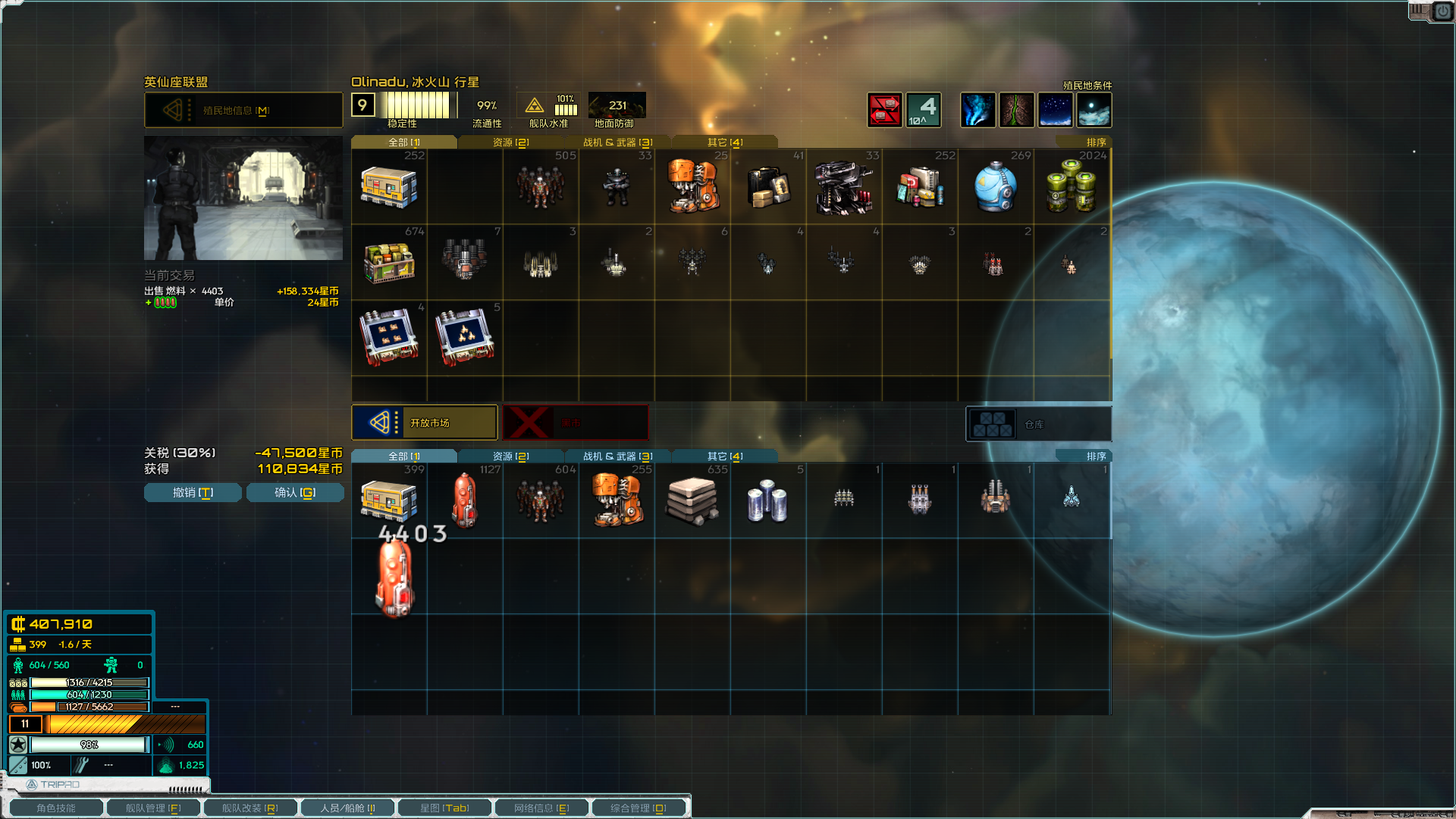
Task: Click the 舰队水准 warning triangle icon
Action: tap(534, 106)
